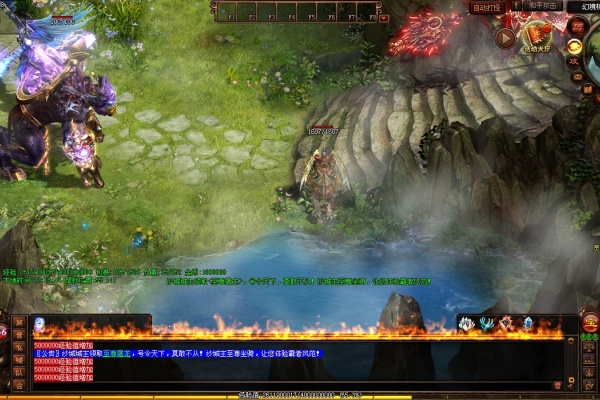Click the round 攻 attack icon
Viewport: 600px width, 400px height.
tap(574, 61)
